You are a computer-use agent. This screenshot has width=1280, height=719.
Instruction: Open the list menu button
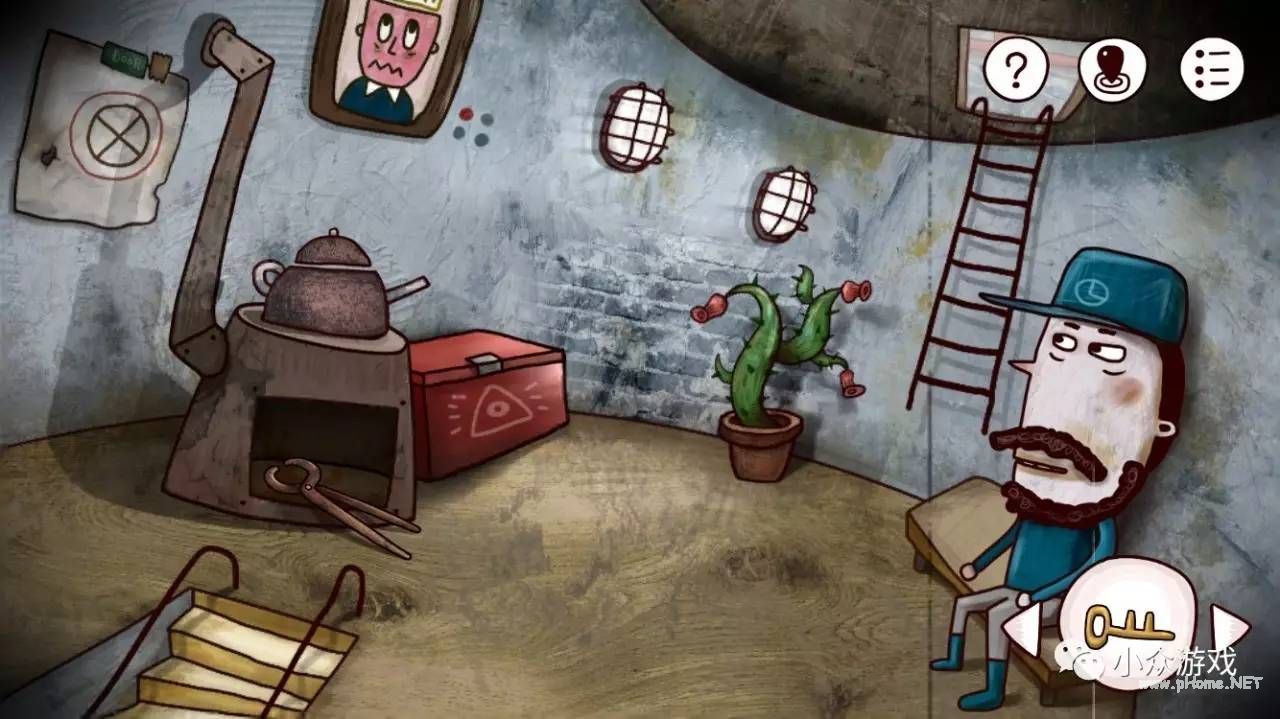coord(1211,69)
